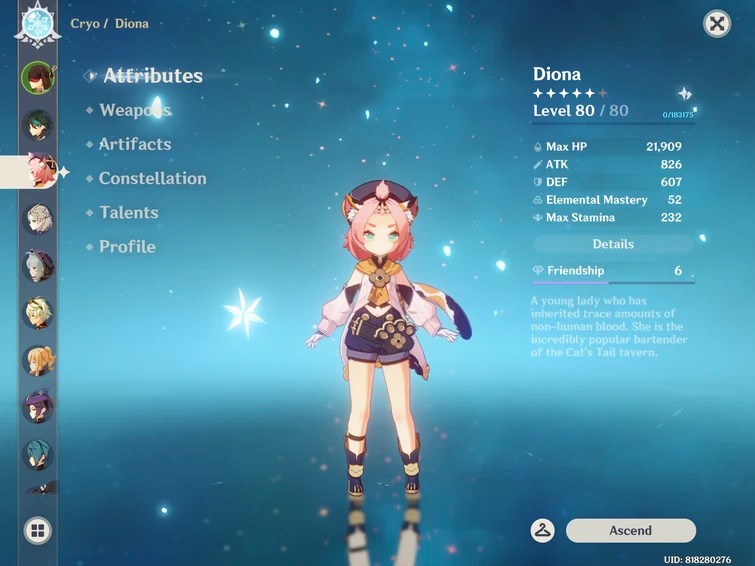Show Diona's Profile
The height and width of the screenshot is (566, 755).
click(127, 246)
